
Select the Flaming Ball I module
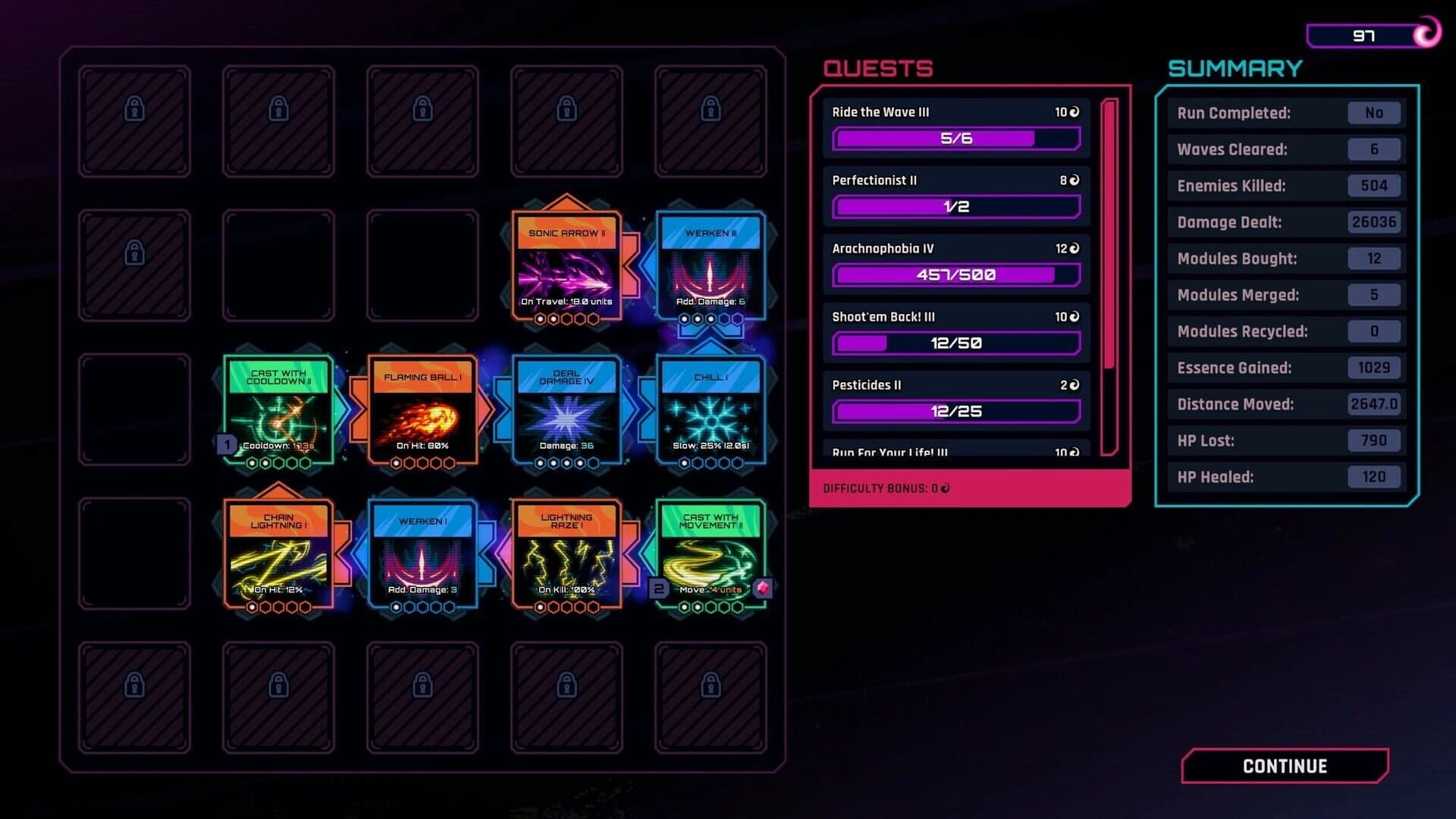tap(422, 409)
